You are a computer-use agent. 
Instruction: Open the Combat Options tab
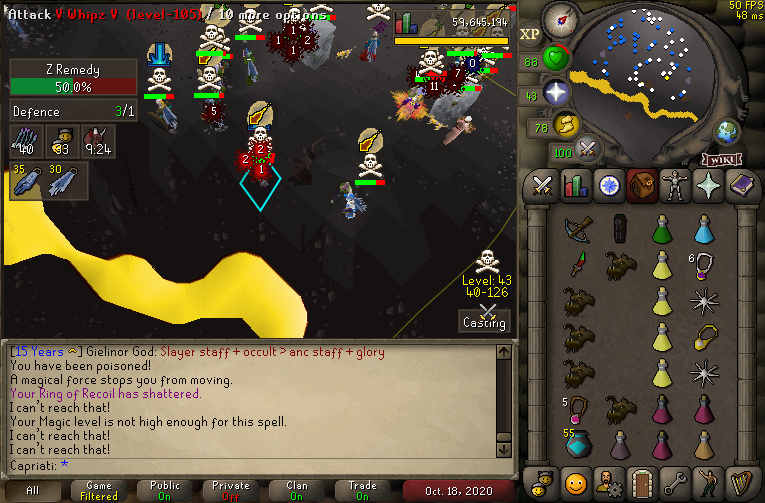click(543, 186)
